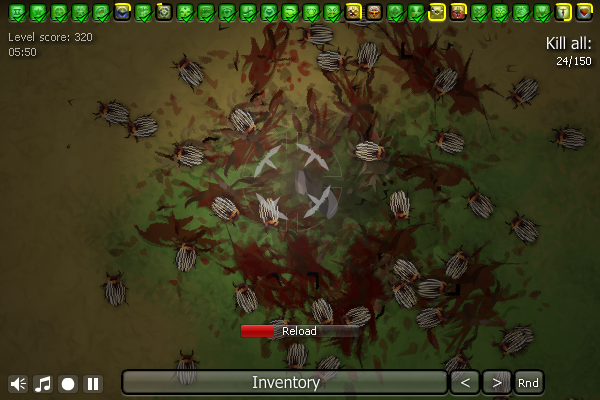Choose a random item with Rnd
Image resolution: width=600 pixels, height=400 pixels.
click(528, 382)
